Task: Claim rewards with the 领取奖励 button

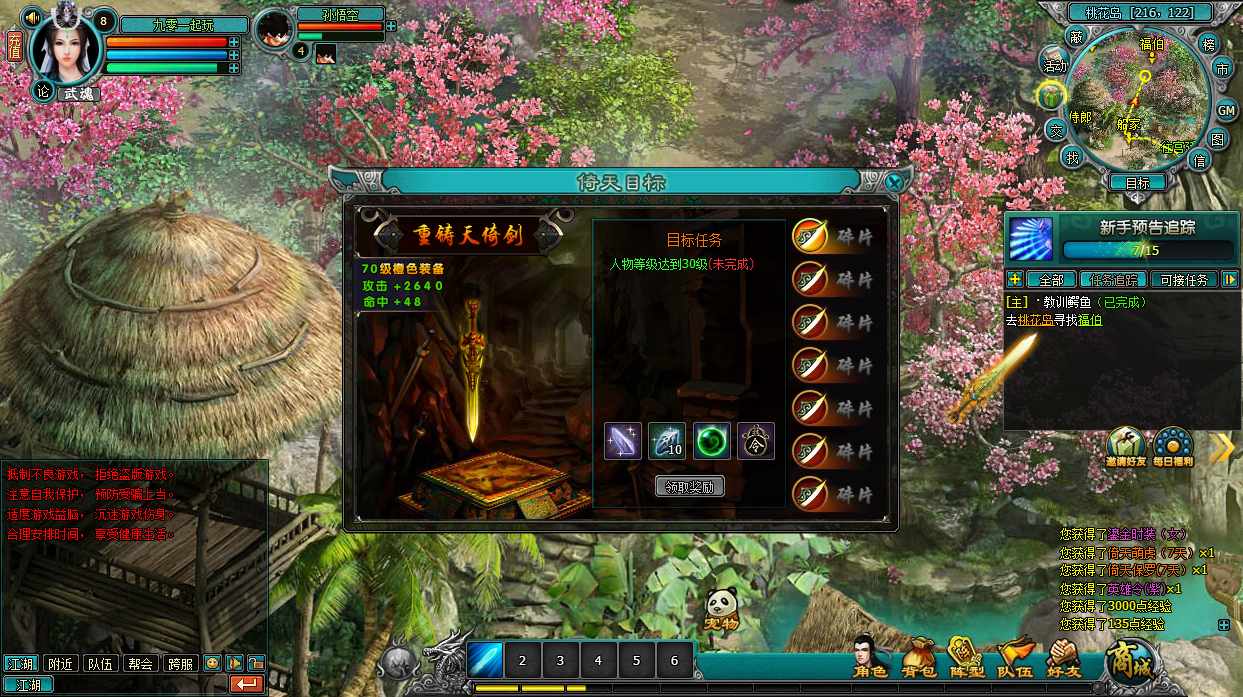Action: point(690,487)
